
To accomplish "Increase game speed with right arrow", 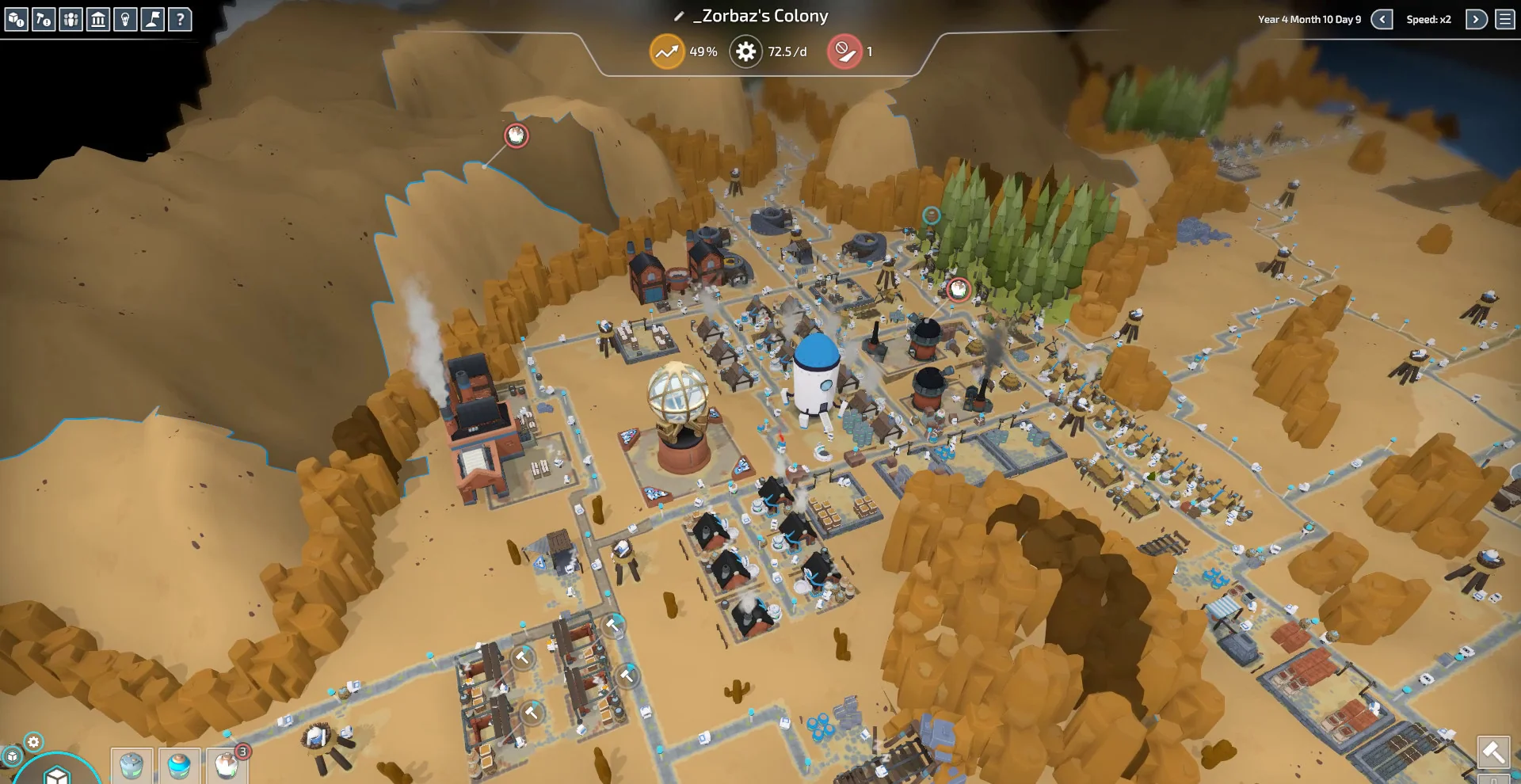I will (1476, 20).
